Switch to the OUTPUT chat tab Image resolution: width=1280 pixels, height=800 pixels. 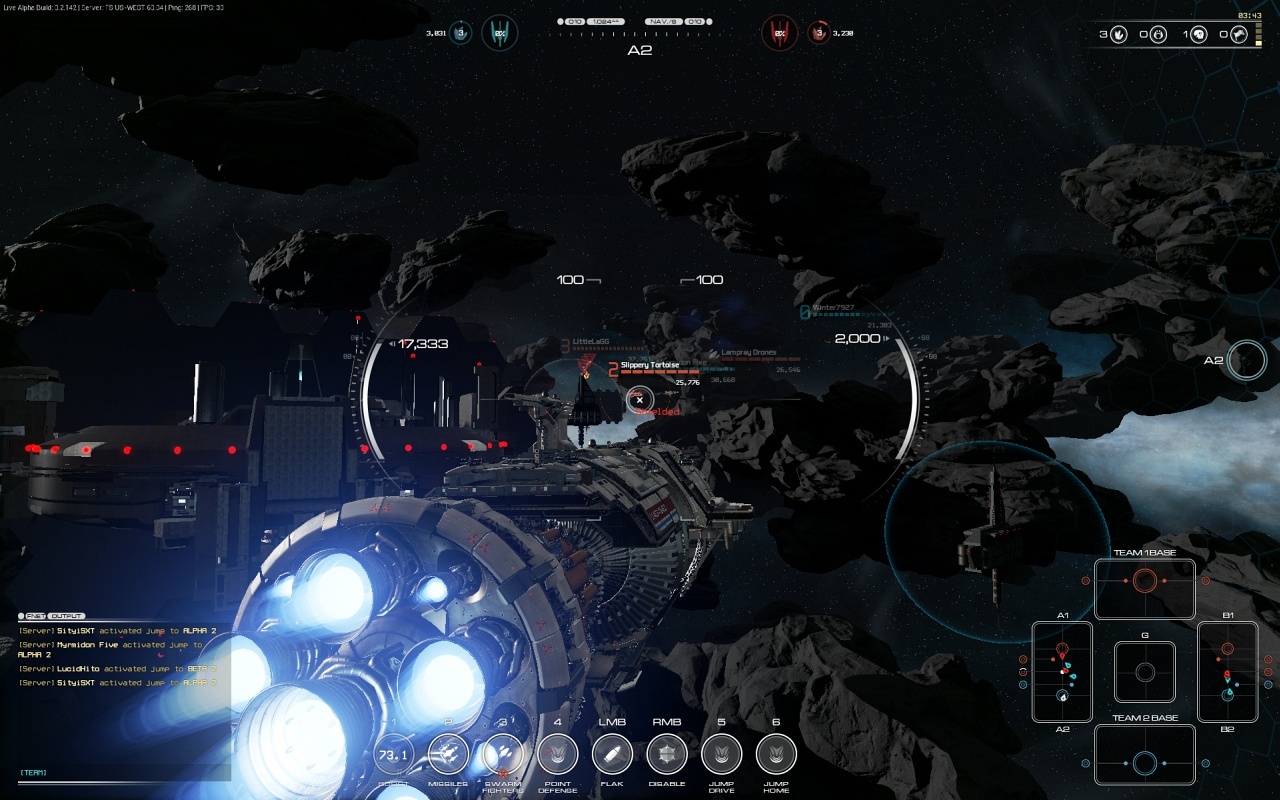[x=67, y=616]
